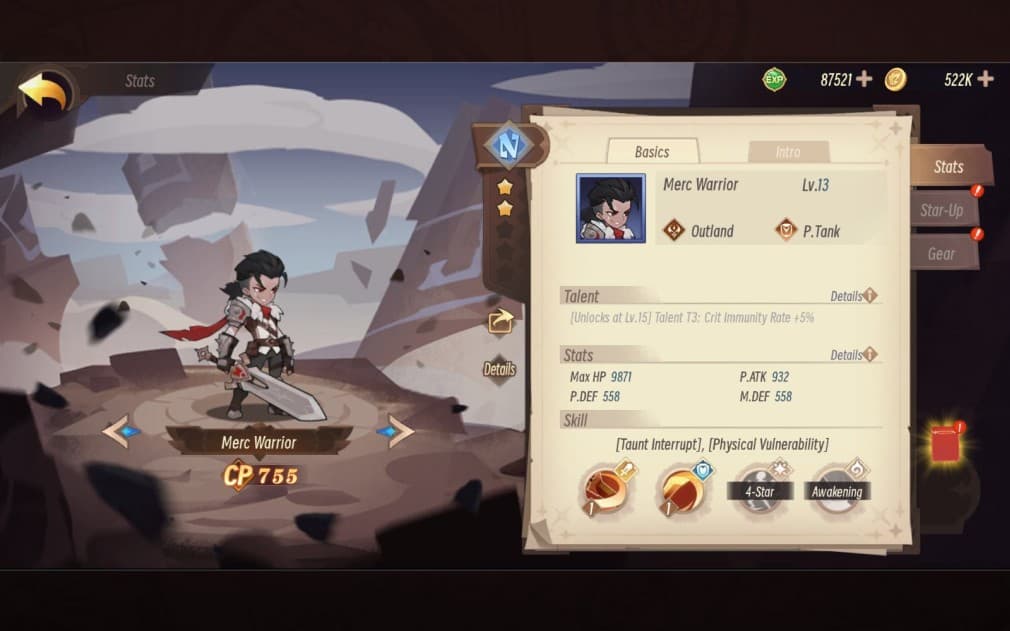The height and width of the screenshot is (631, 1010).
Task: Open the Star-Up side tab
Action: pyautogui.click(x=942, y=210)
